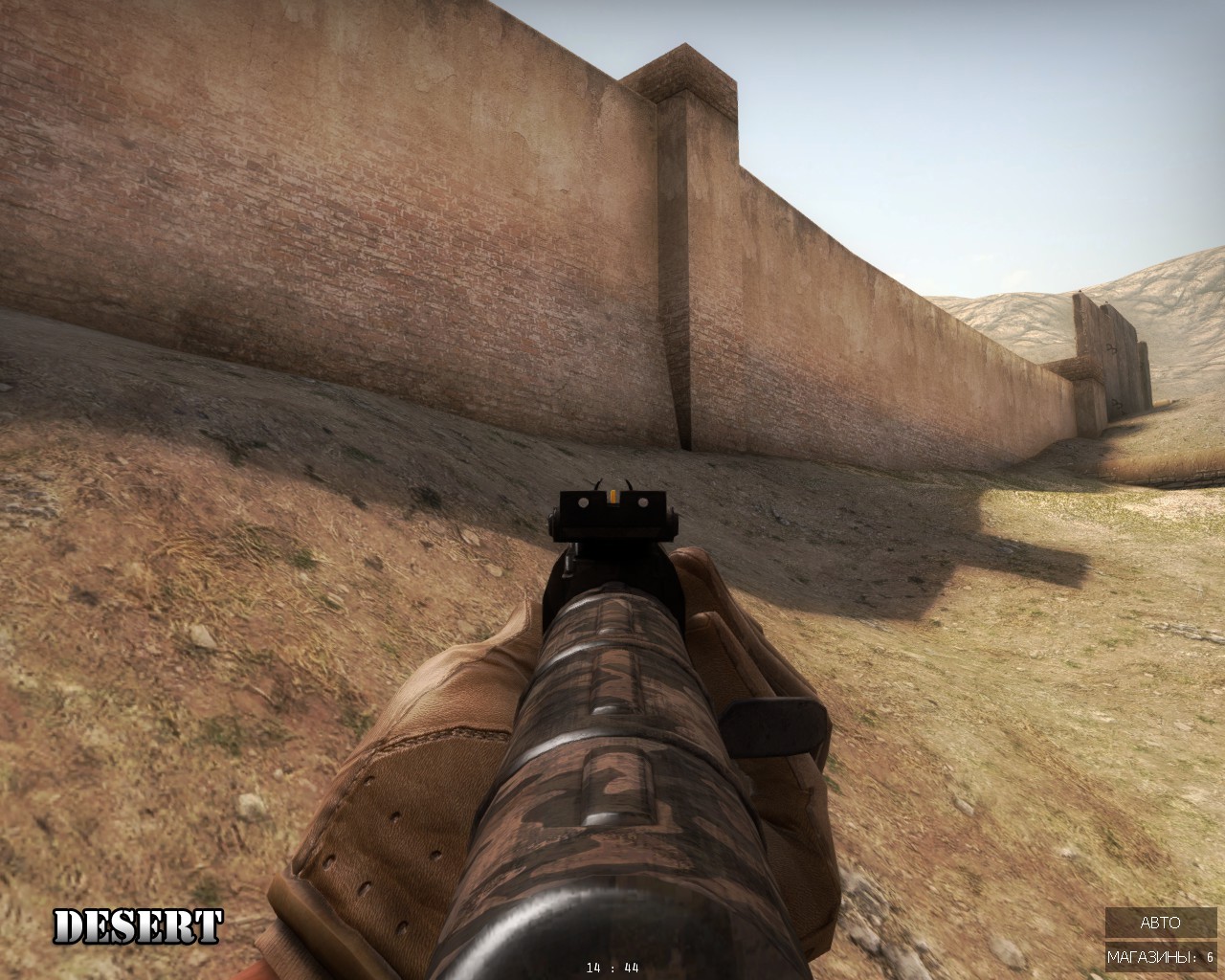
Task: Click the round match timer showing 14:44
Action: coord(611,969)
